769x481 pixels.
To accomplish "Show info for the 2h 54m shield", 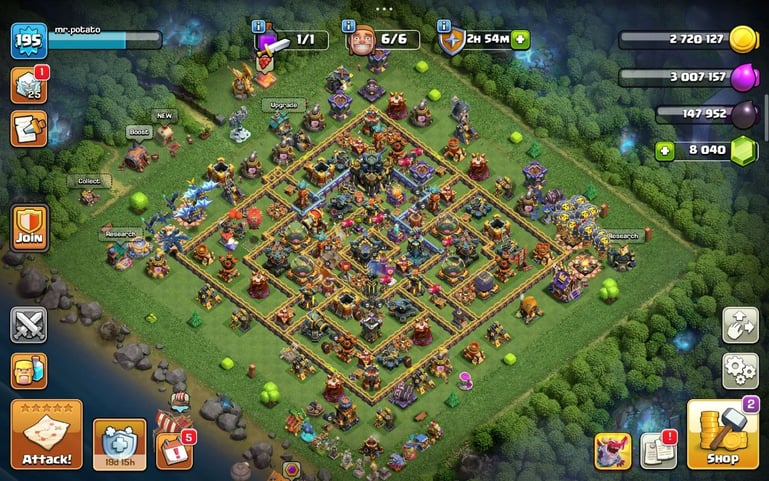I will click(x=442, y=25).
